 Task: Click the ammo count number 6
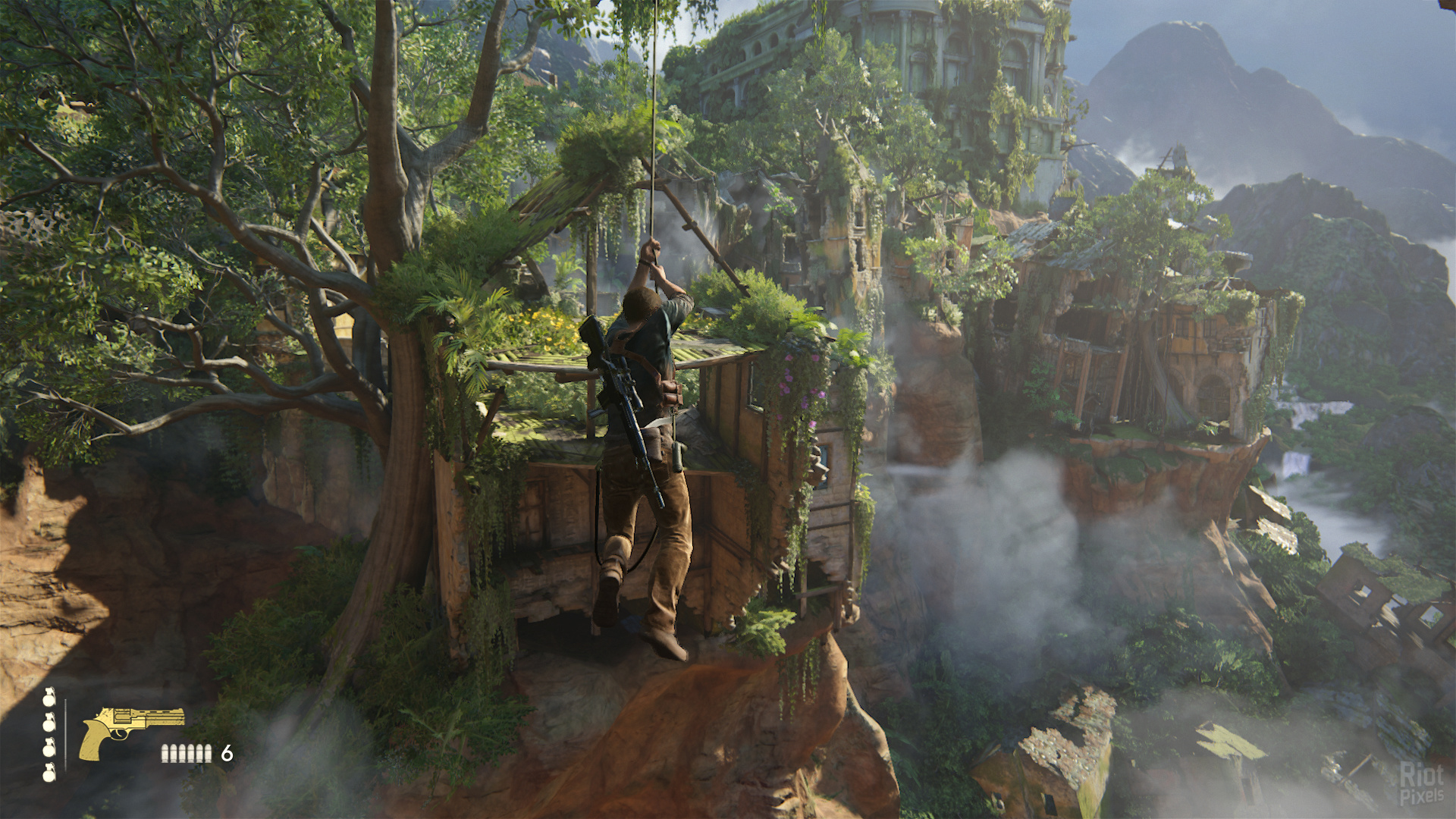click(227, 753)
